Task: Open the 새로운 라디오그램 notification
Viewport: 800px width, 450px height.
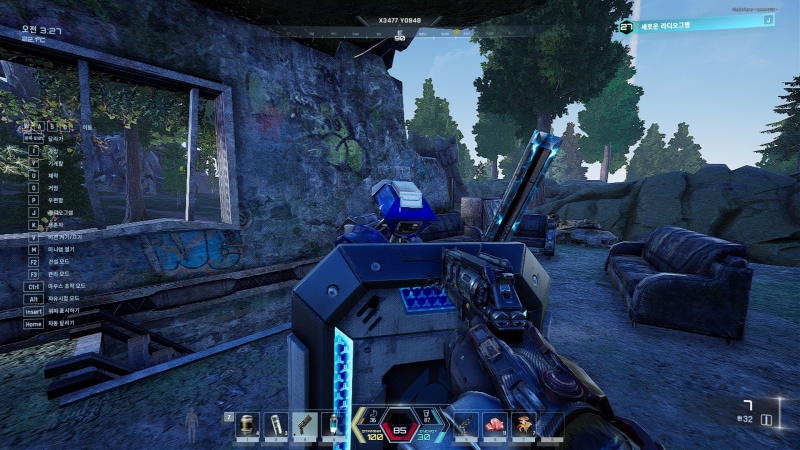Action: coord(696,25)
